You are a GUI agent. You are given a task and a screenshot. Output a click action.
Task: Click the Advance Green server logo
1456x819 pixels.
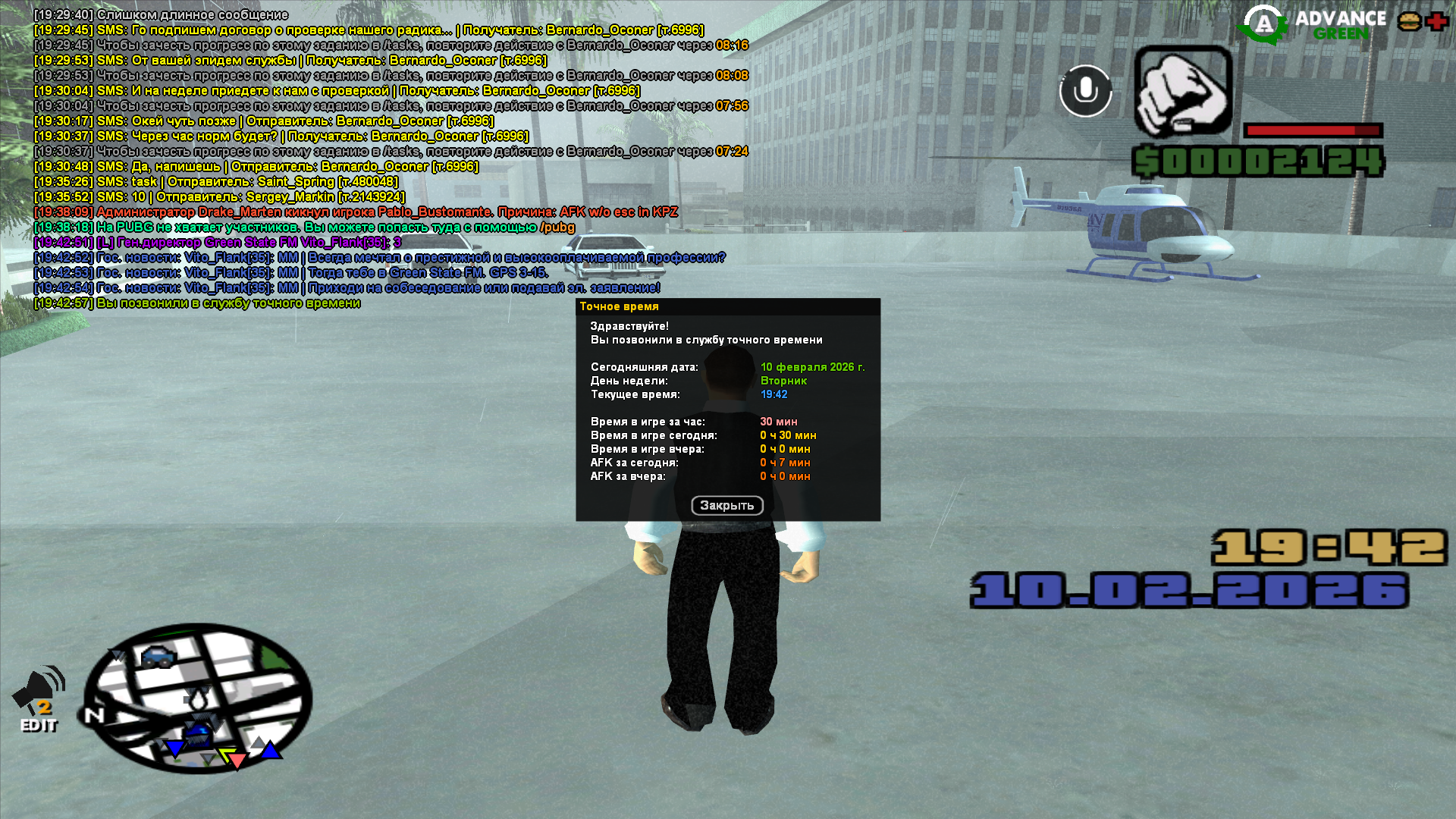(1312, 24)
